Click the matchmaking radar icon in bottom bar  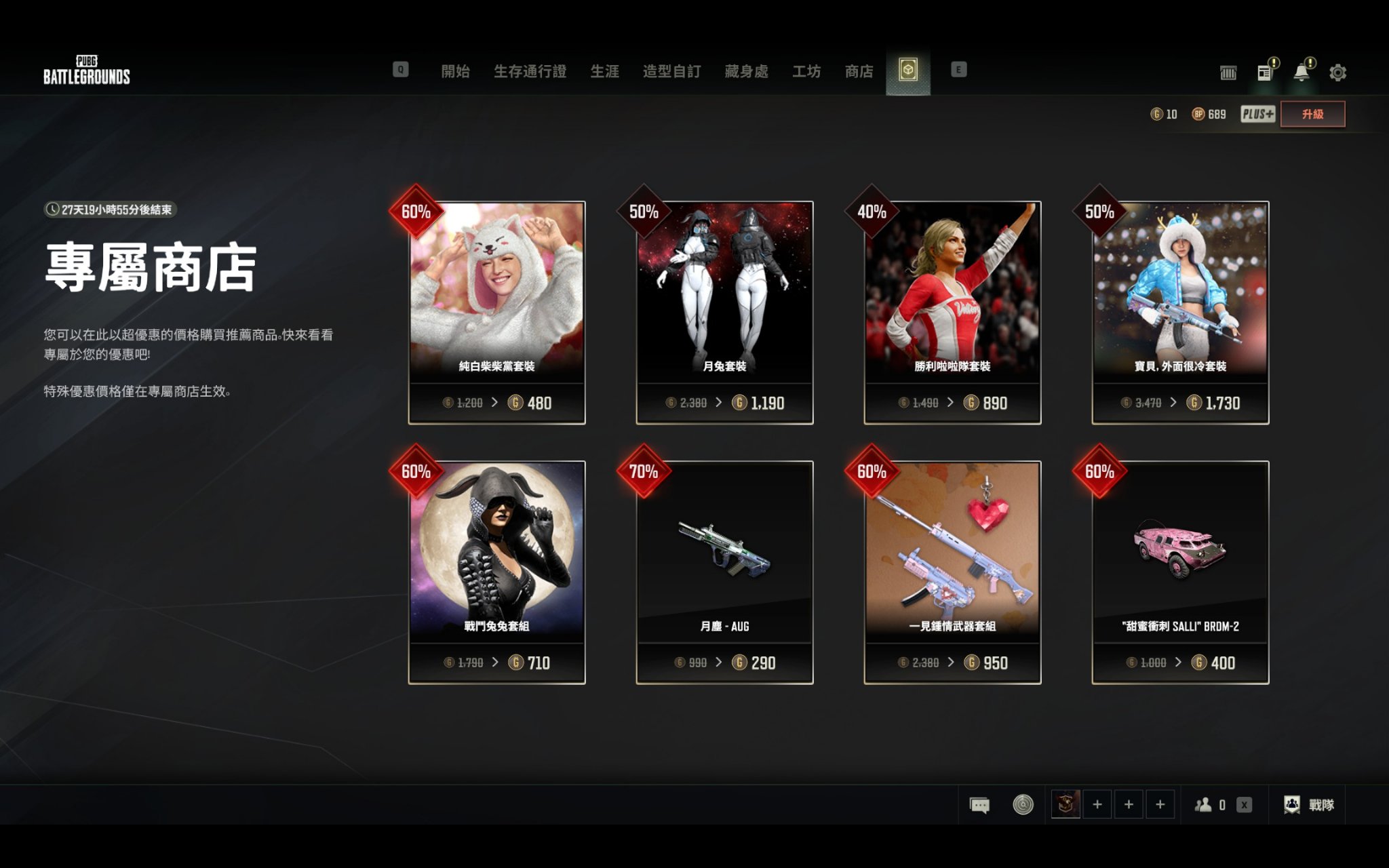(1023, 805)
